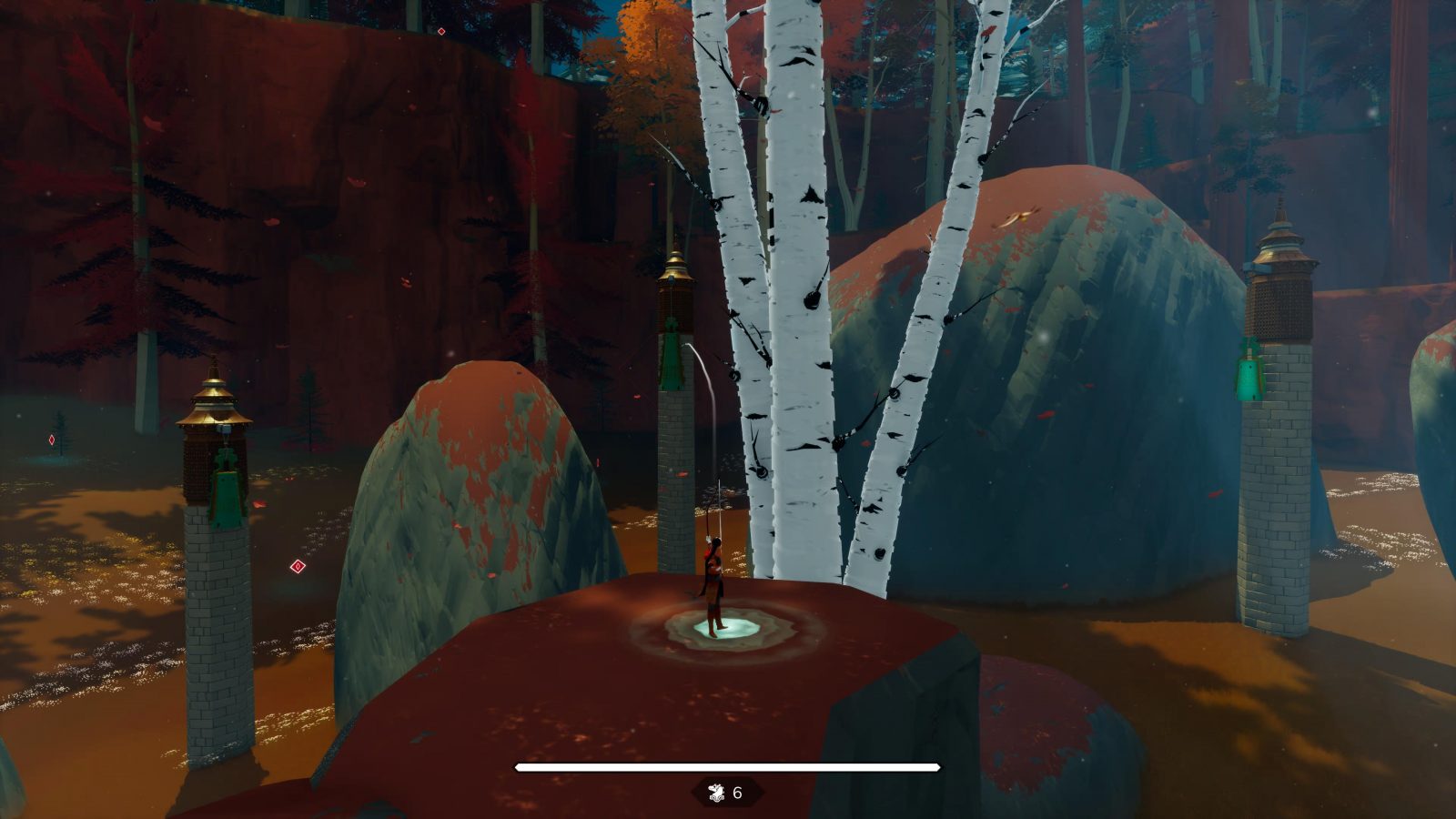Click the red diamond marker floating near the top treeline

[x=441, y=32]
